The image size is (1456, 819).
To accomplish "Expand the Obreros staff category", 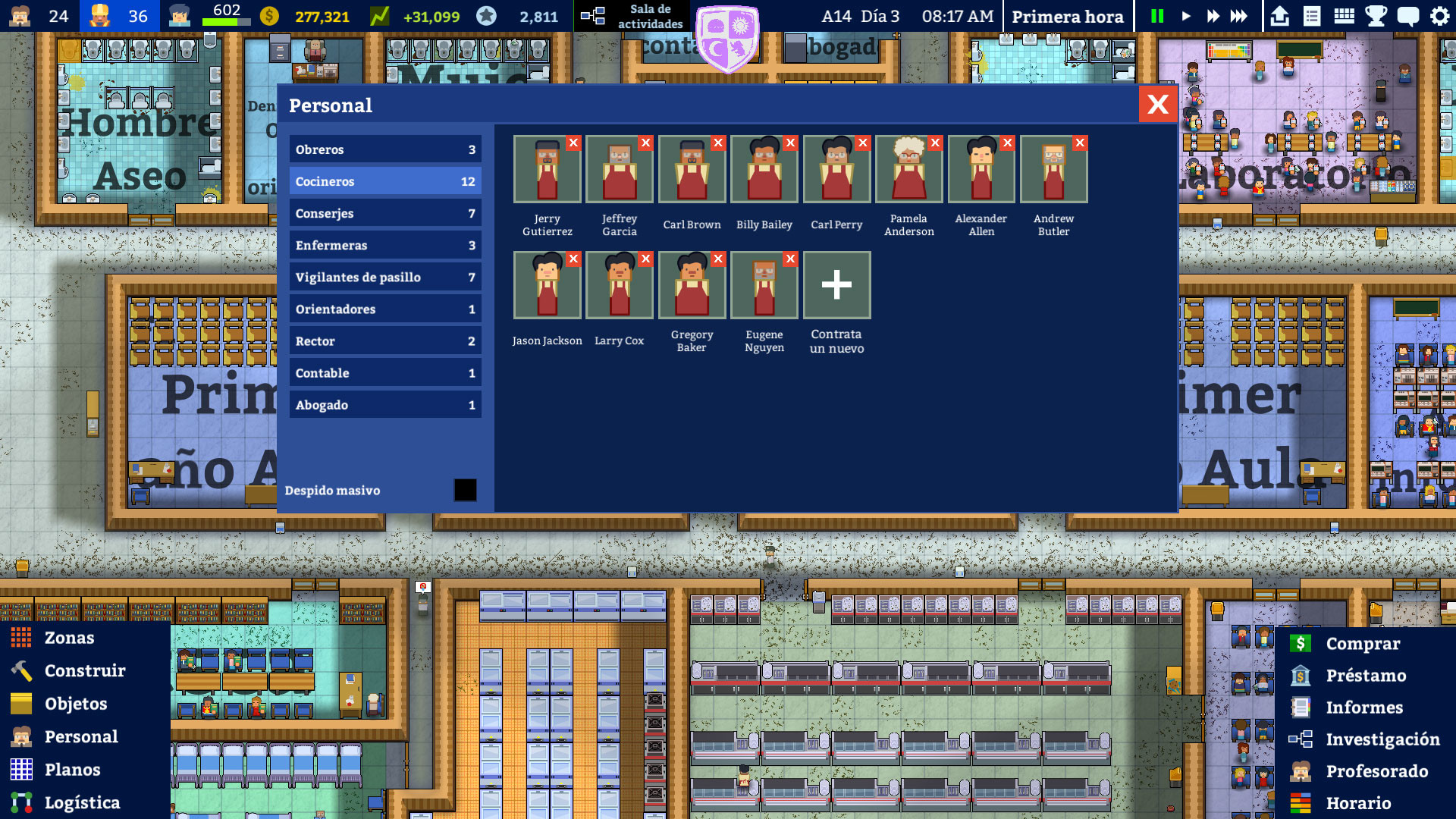I will point(385,149).
